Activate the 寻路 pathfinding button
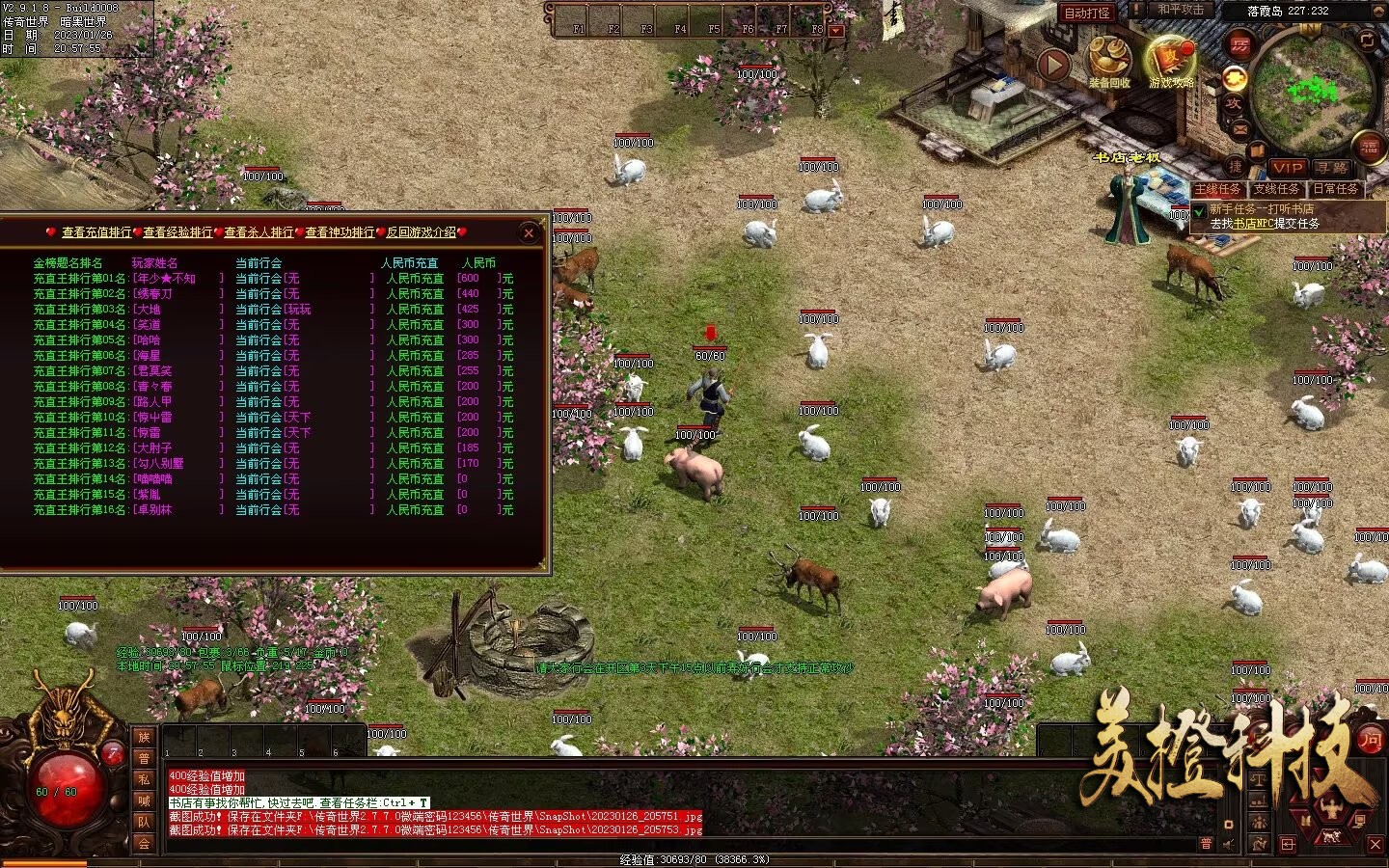 (1332, 168)
